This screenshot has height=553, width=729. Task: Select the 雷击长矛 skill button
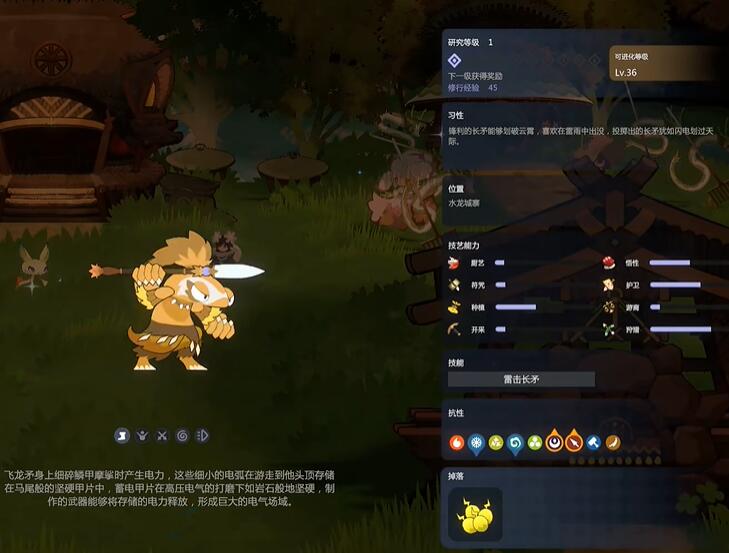[x=521, y=379]
